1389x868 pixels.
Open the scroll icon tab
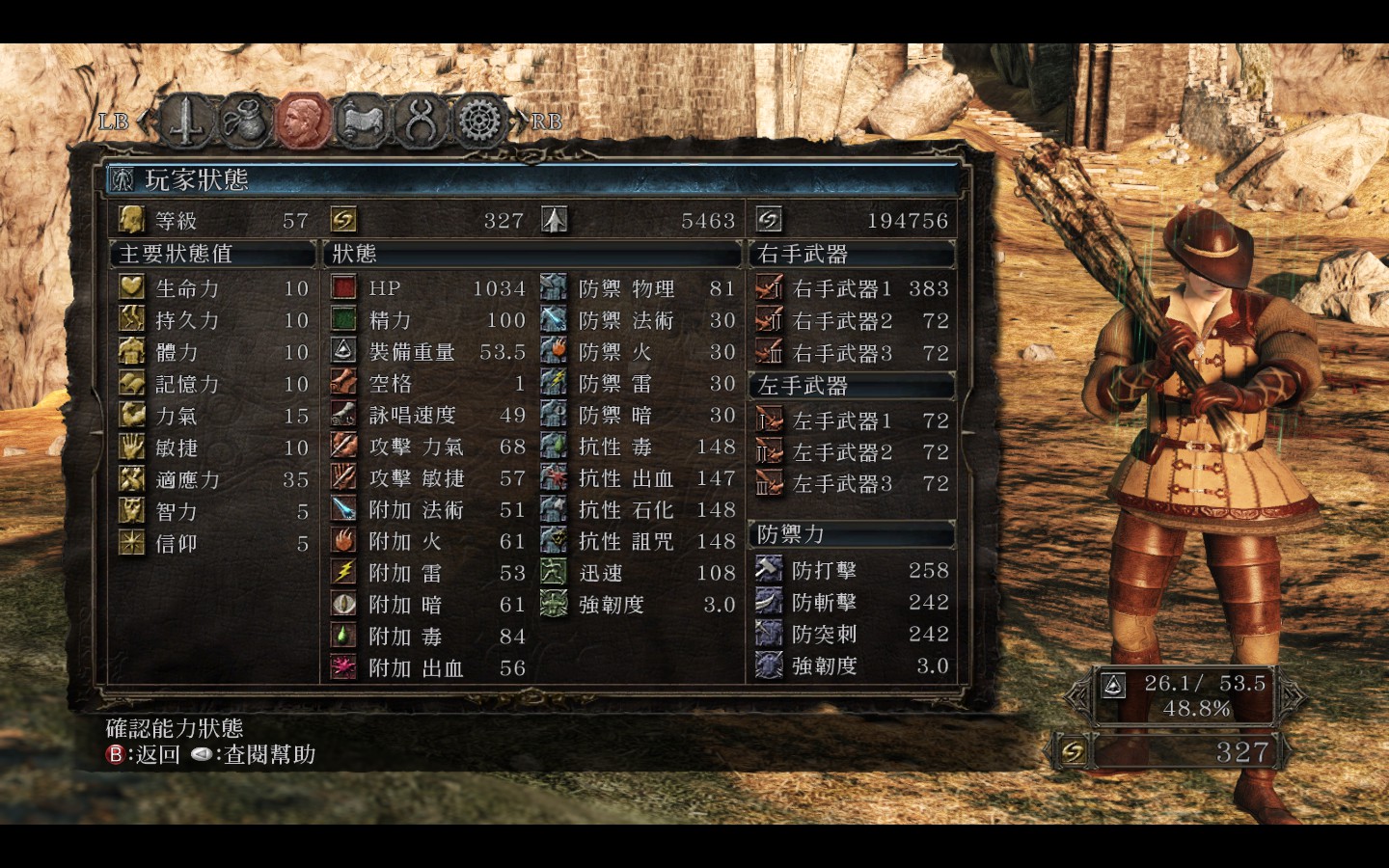(x=363, y=121)
